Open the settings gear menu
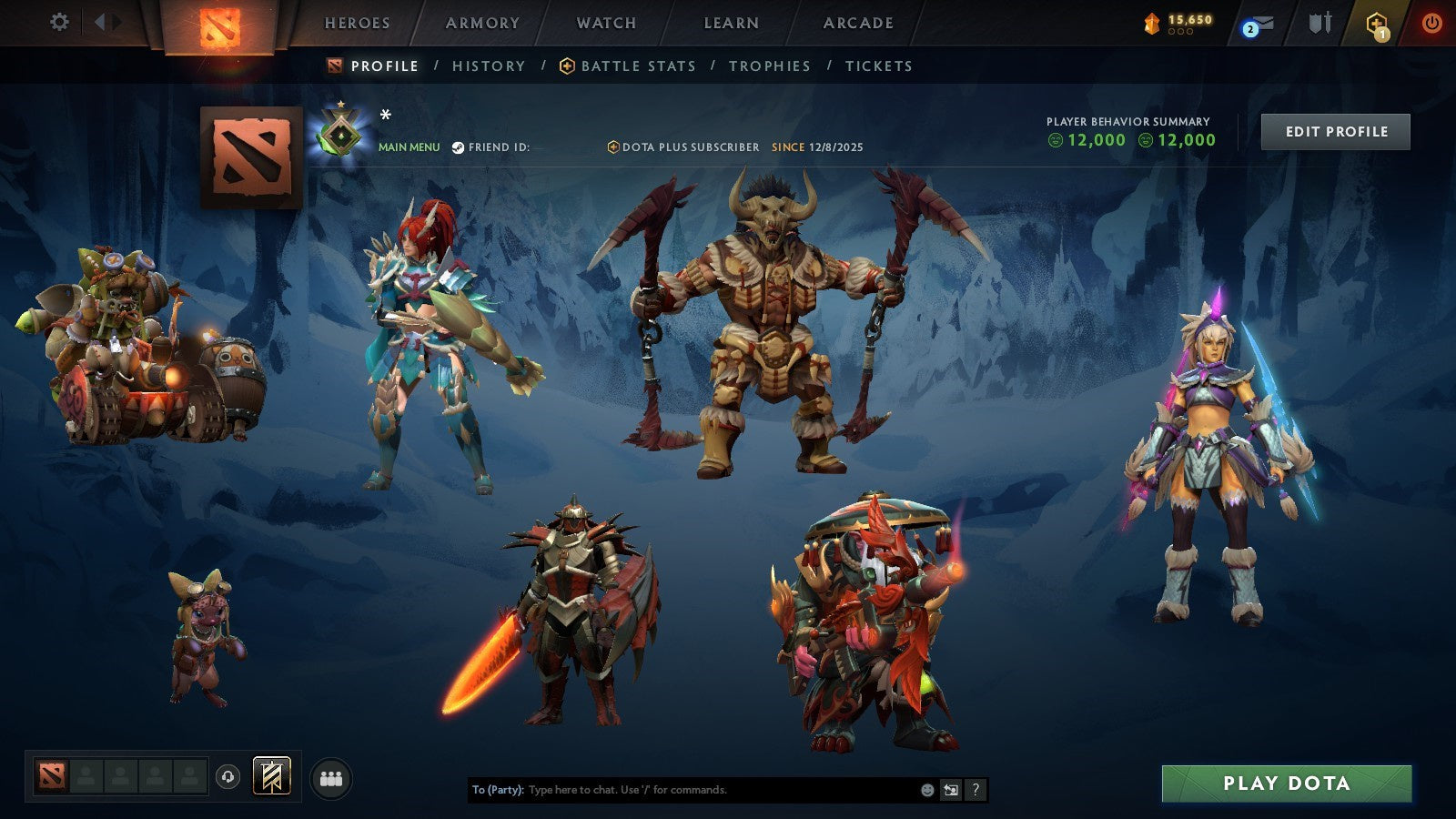Image resolution: width=1456 pixels, height=819 pixels. (x=59, y=22)
